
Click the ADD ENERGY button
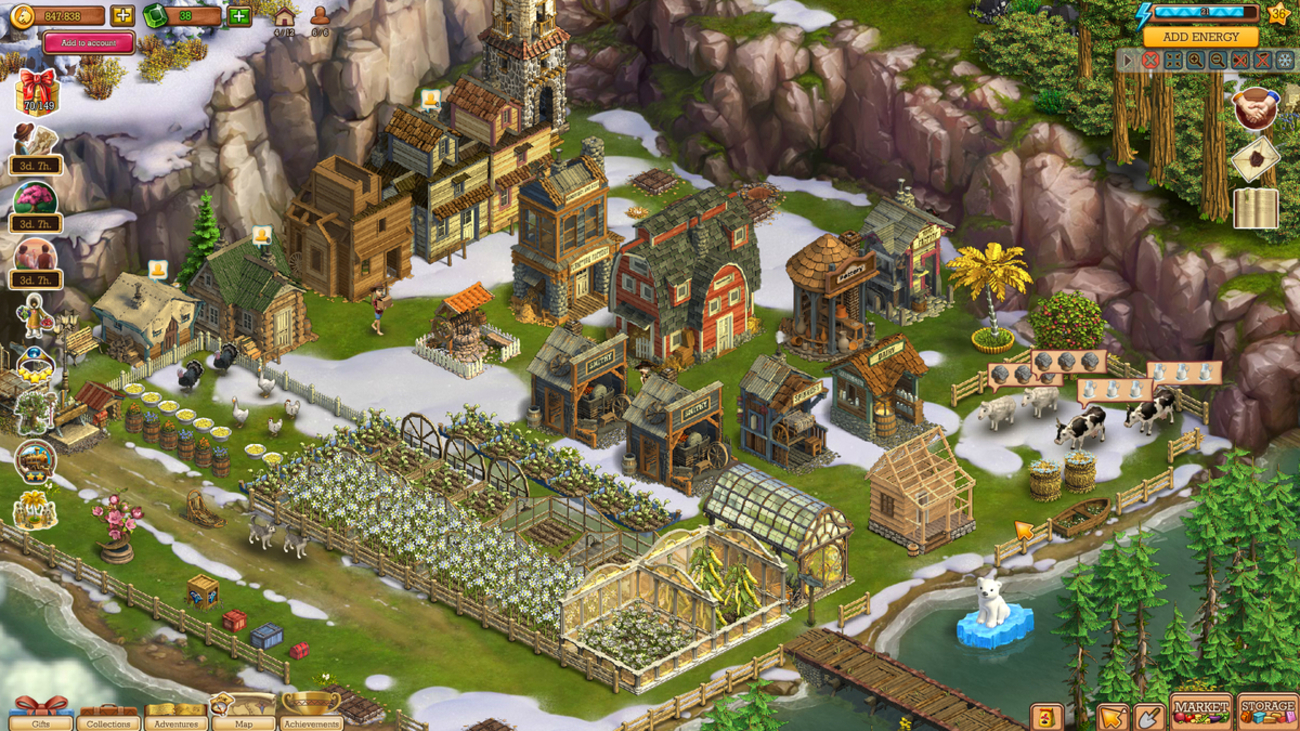(1201, 37)
